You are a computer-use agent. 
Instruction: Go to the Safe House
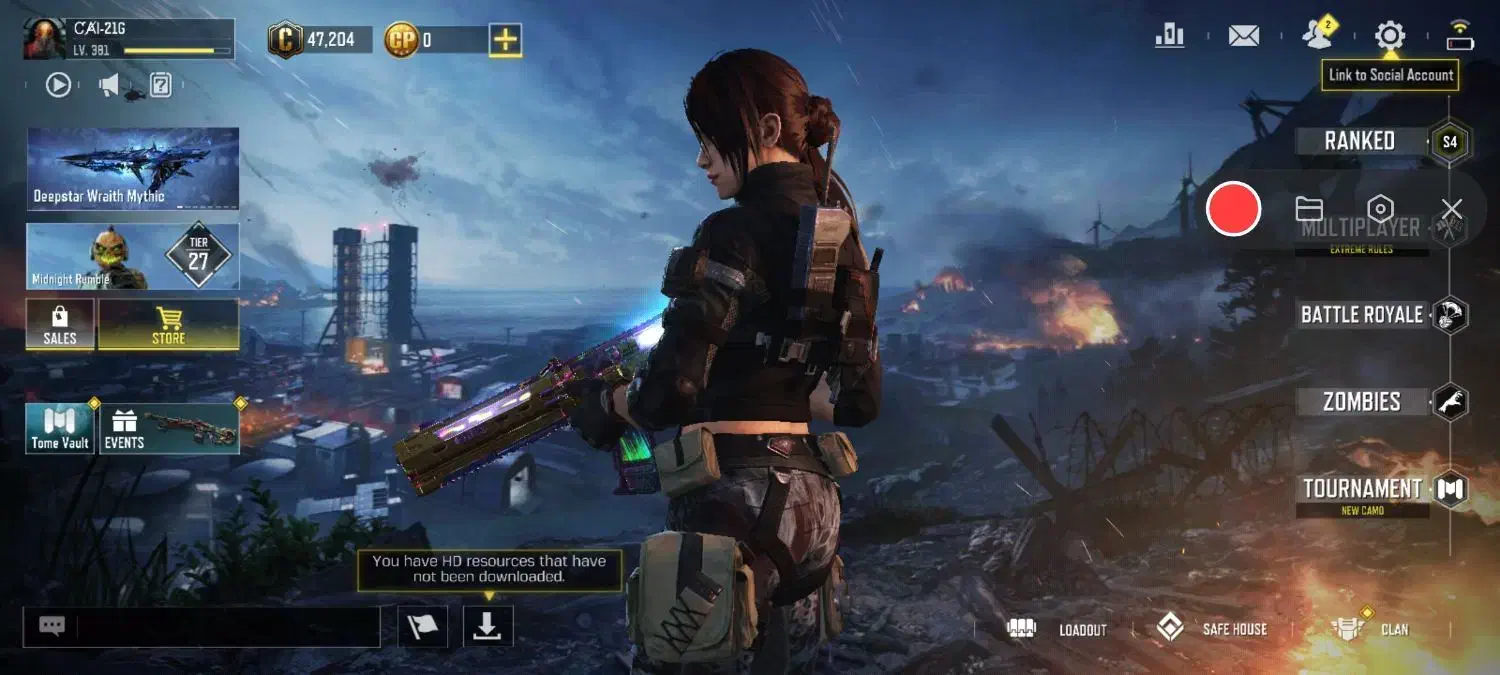(x=1212, y=629)
